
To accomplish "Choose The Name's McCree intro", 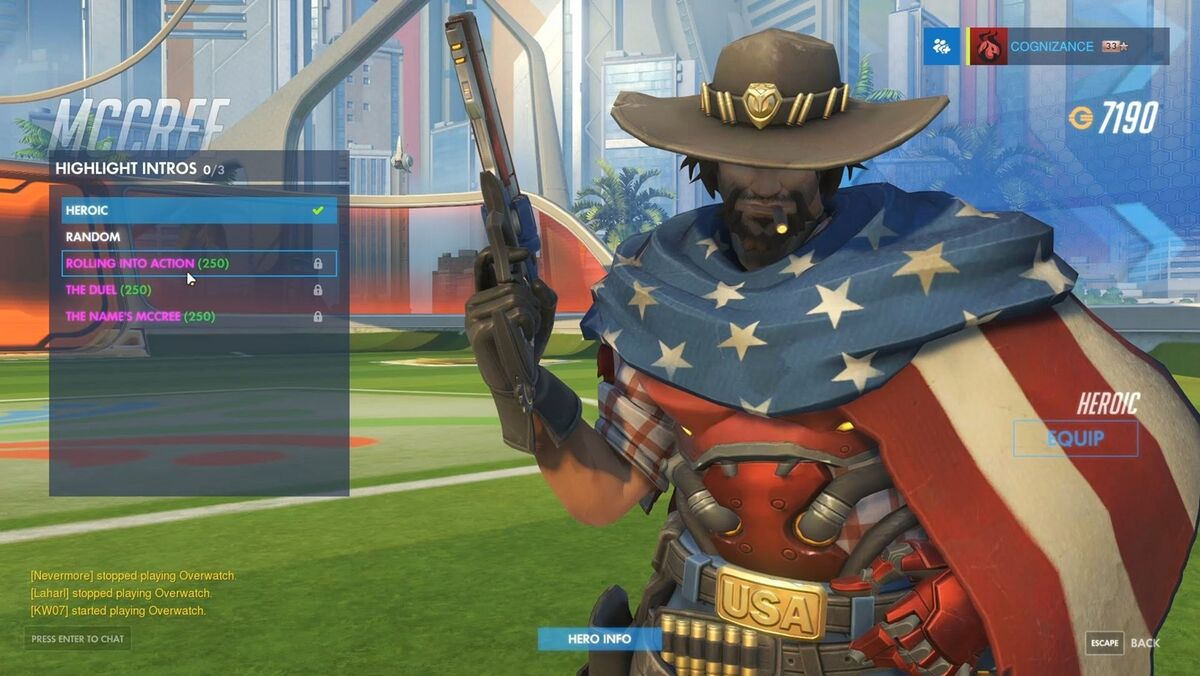I will tap(199, 317).
